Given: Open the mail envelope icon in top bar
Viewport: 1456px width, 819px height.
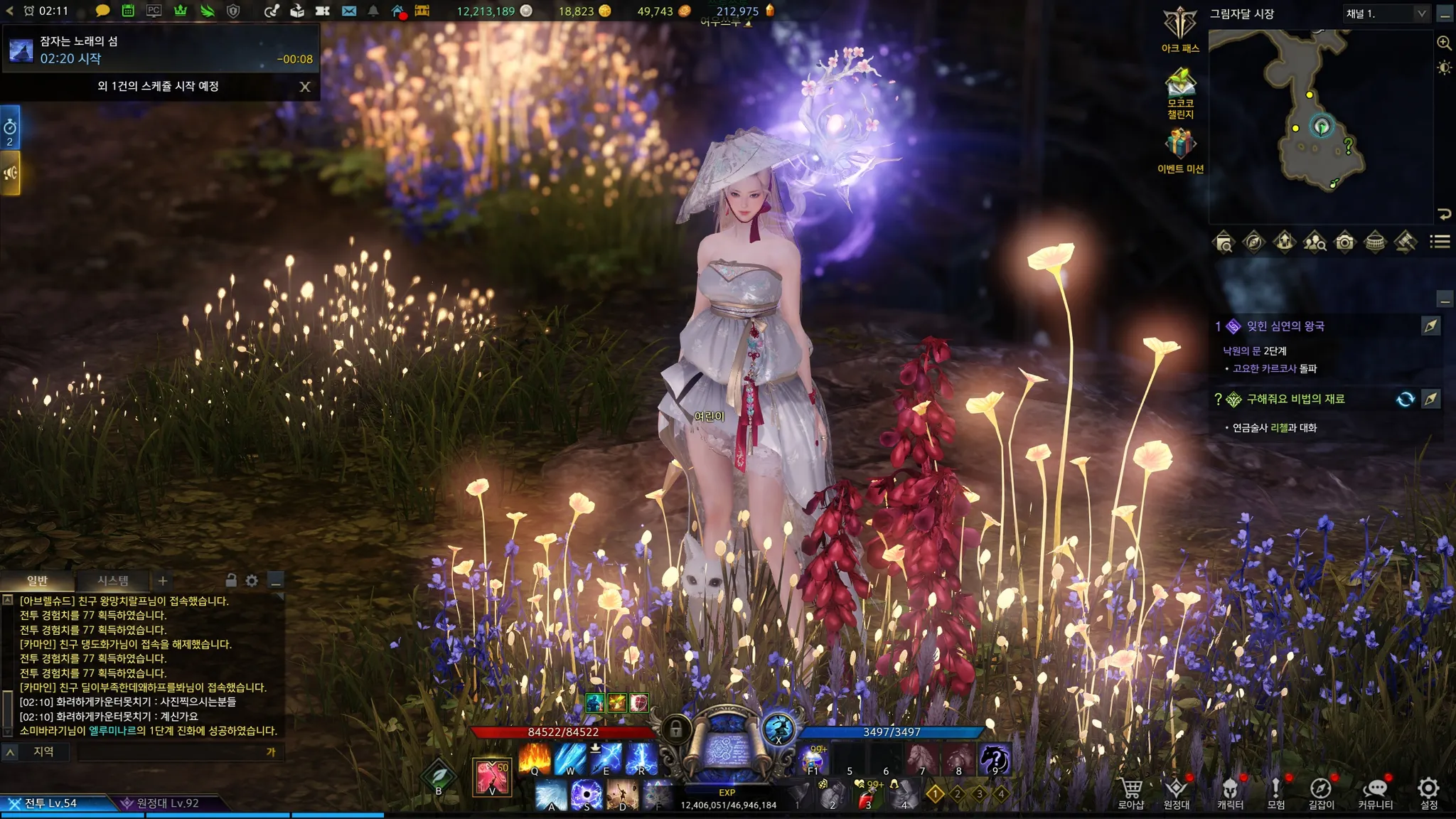Looking at the screenshot, I should click(348, 11).
